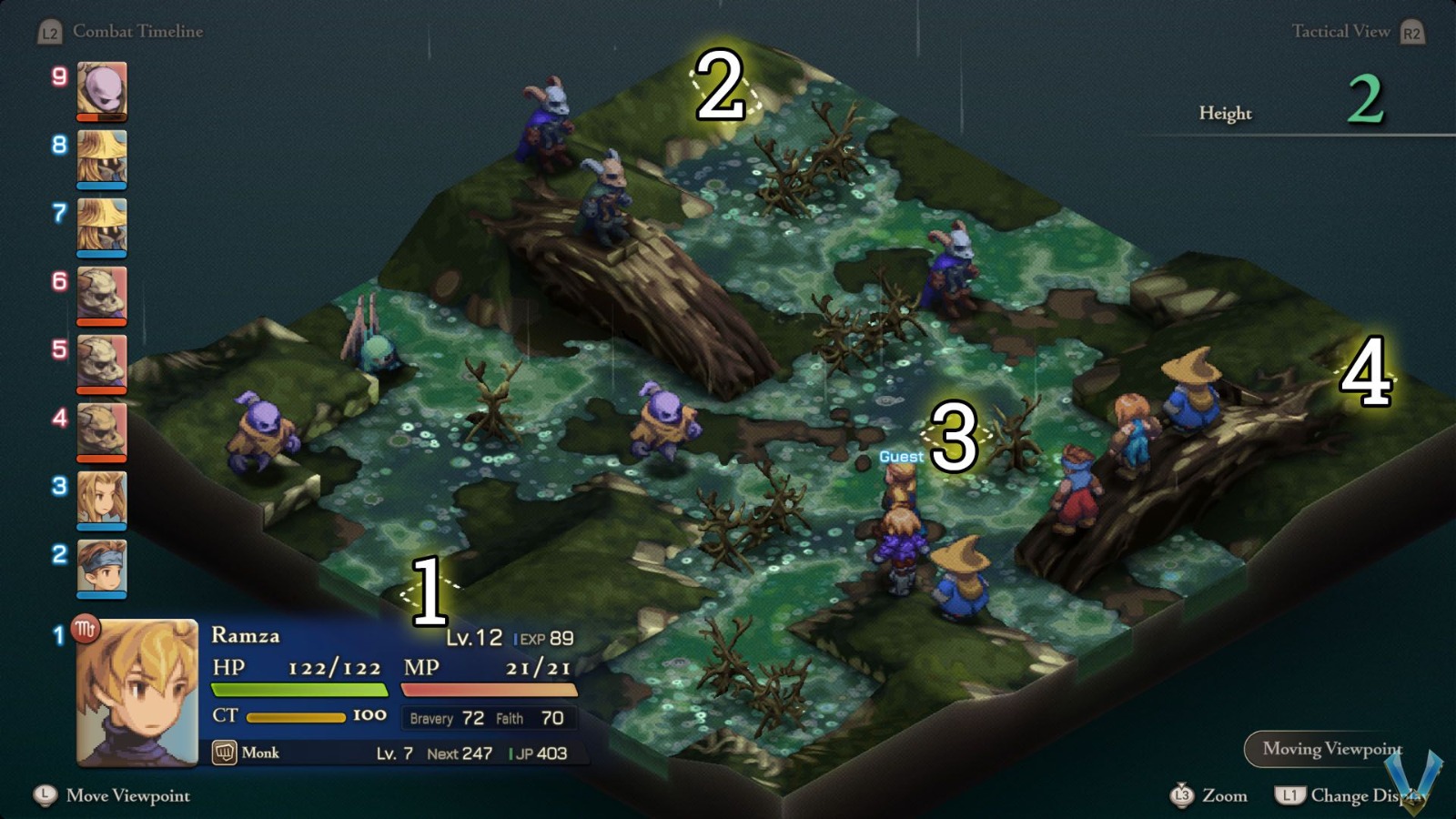Select the turn order portrait numbered 5

pos(102,359)
